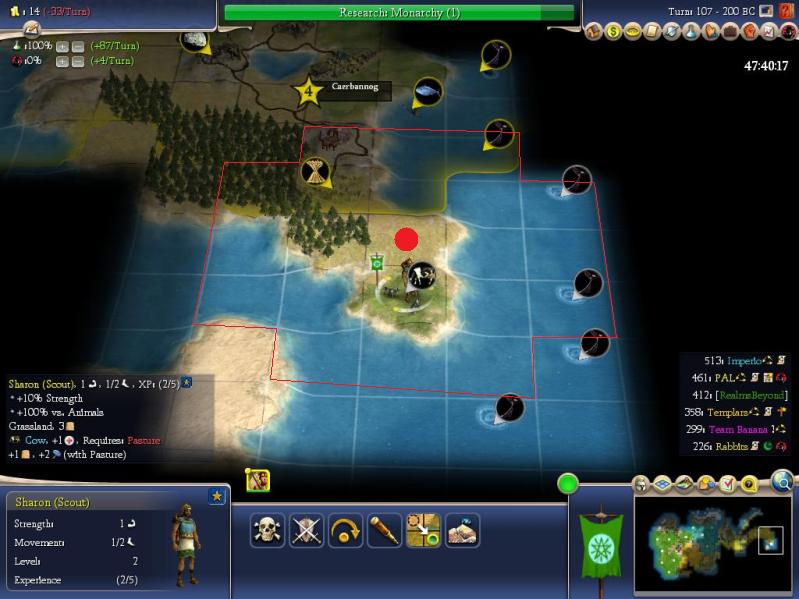The width and height of the screenshot is (799, 599).
Task: Choose the curved yellow arrow action
Action: pyautogui.click(x=345, y=530)
